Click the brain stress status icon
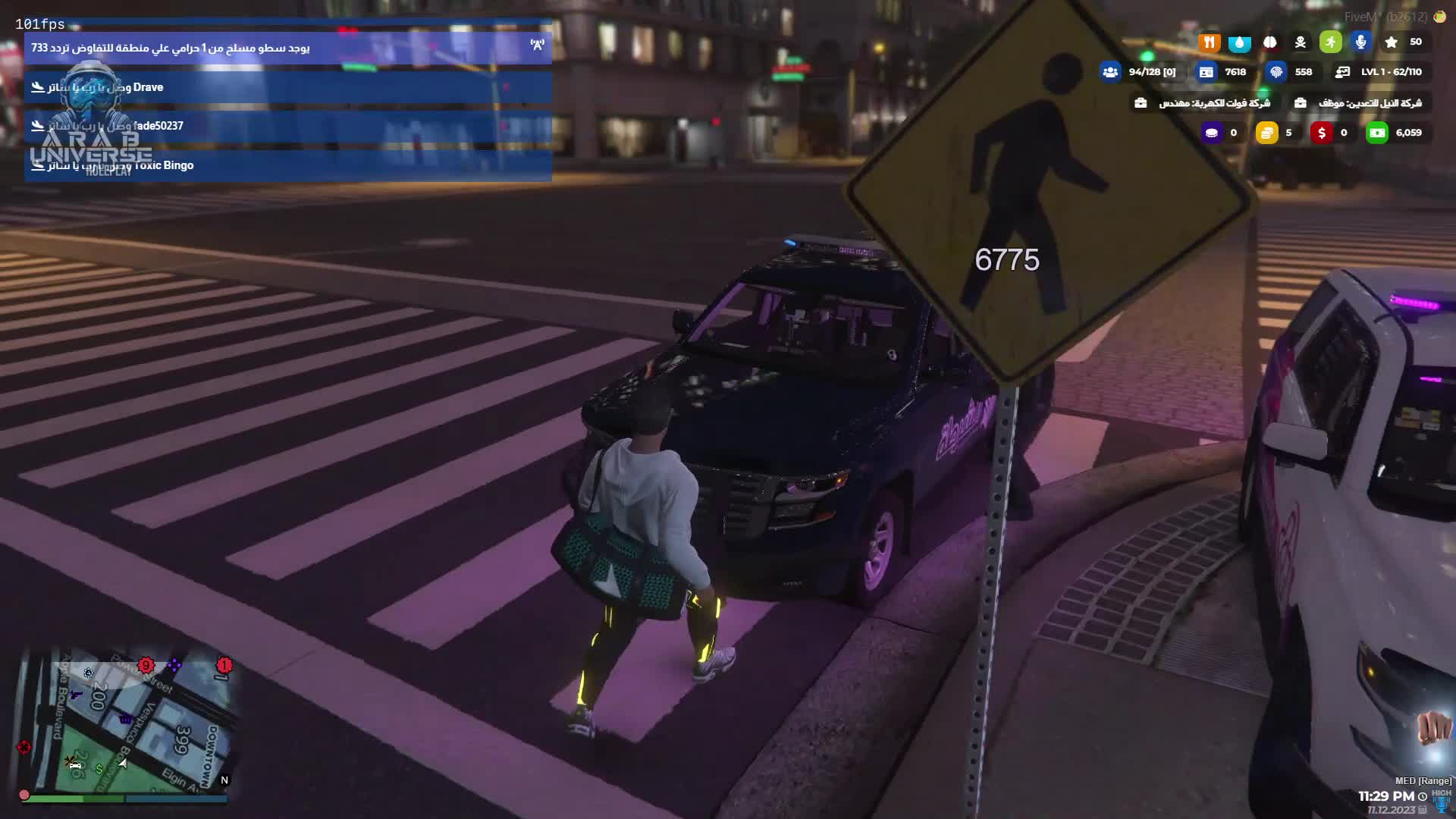Viewport: 1456px width, 819px height. [x=1270, y=42]
